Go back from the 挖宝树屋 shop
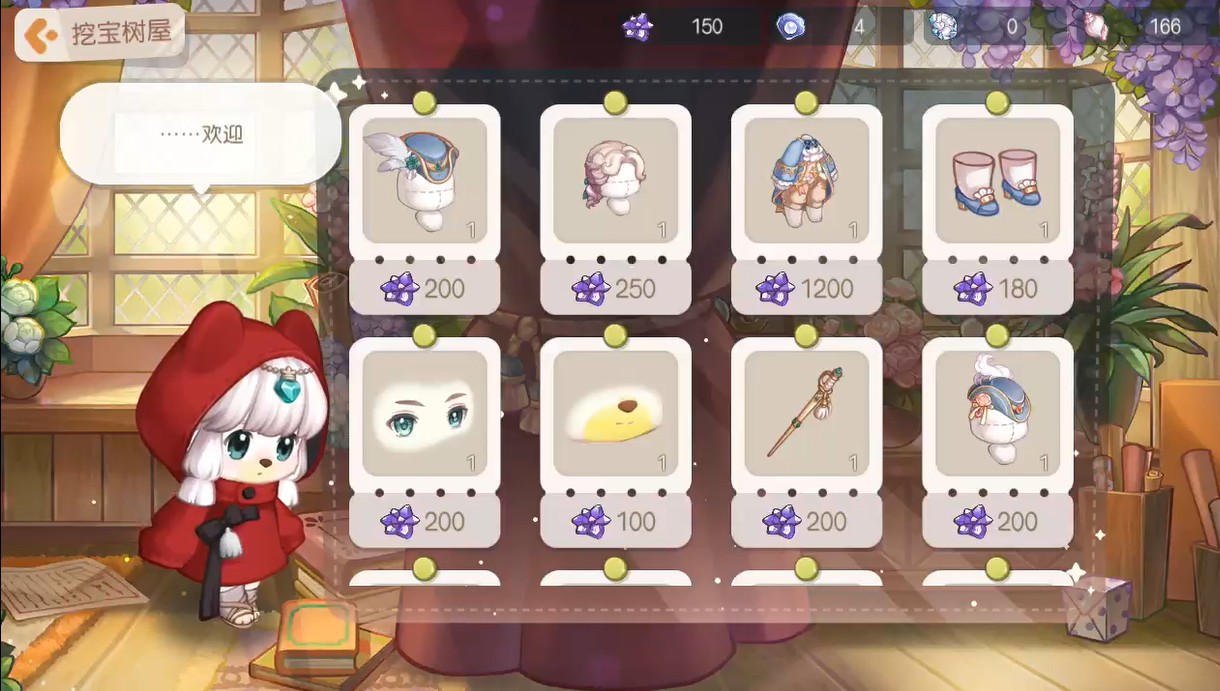 [x=40, y=36]
